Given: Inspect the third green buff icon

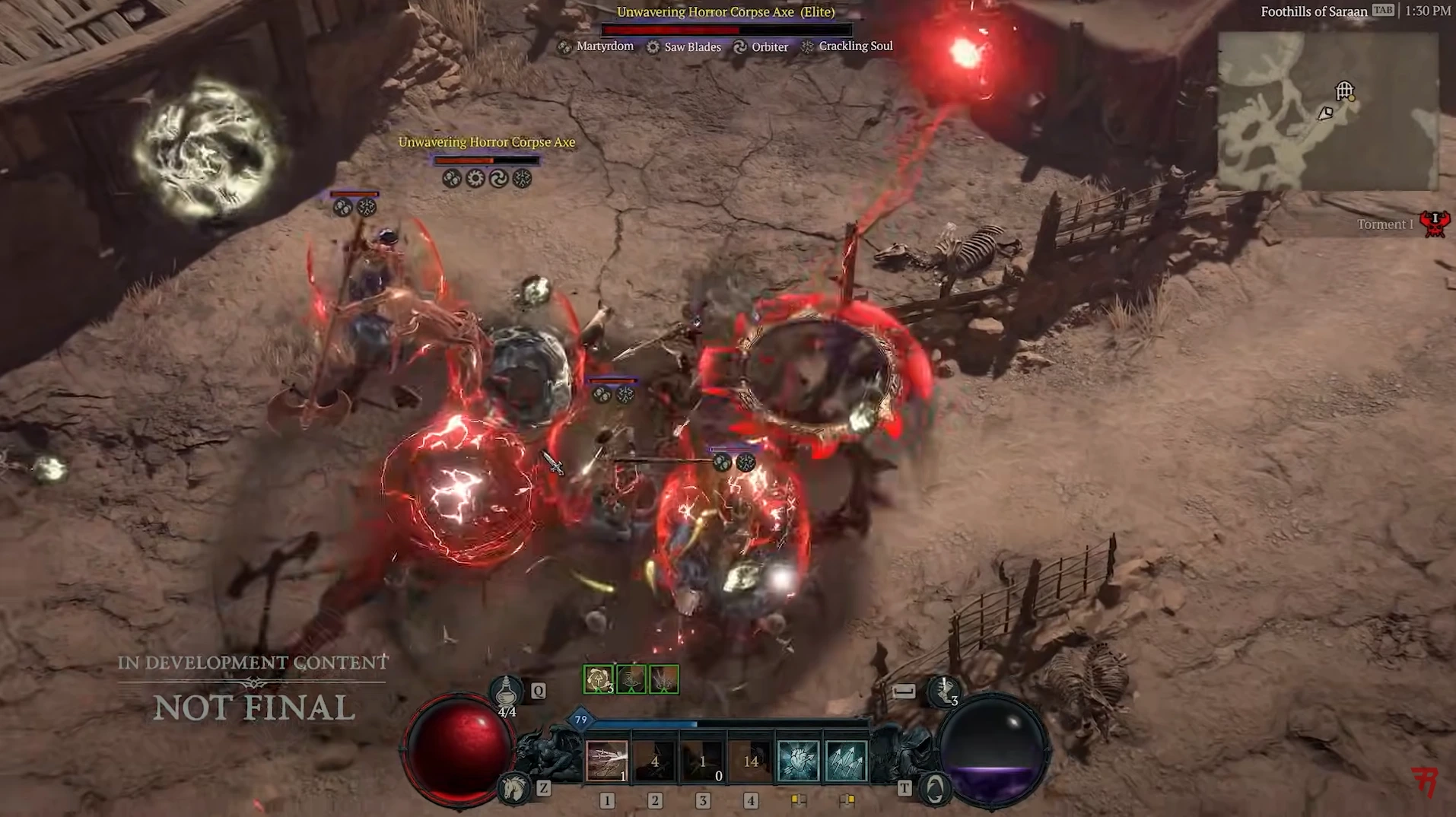Looking at the screenshot, I should pyautogui.click(x=663, y=679).
